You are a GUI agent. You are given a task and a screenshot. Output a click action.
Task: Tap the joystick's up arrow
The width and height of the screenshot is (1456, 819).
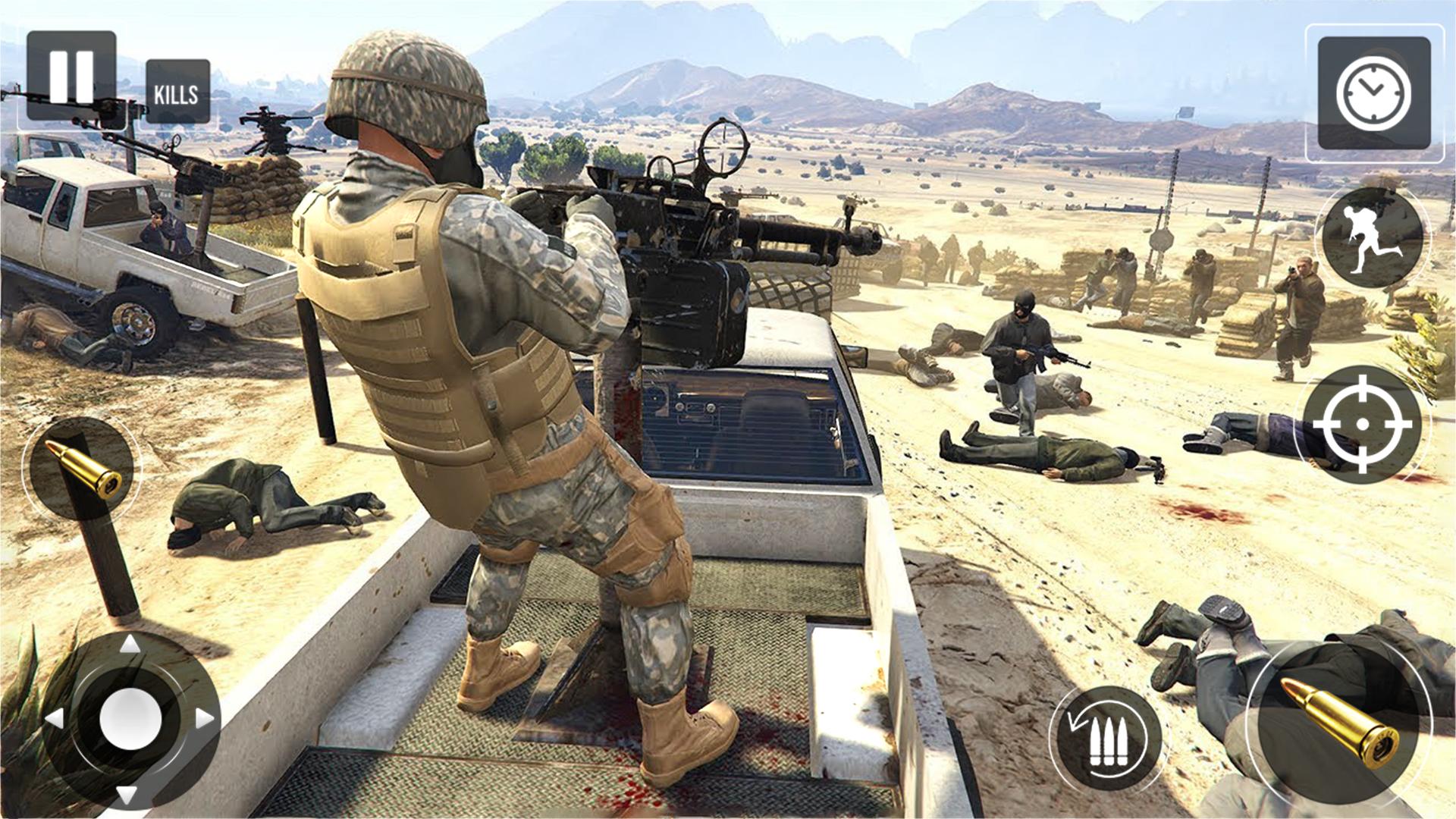(x=130, y=645)
